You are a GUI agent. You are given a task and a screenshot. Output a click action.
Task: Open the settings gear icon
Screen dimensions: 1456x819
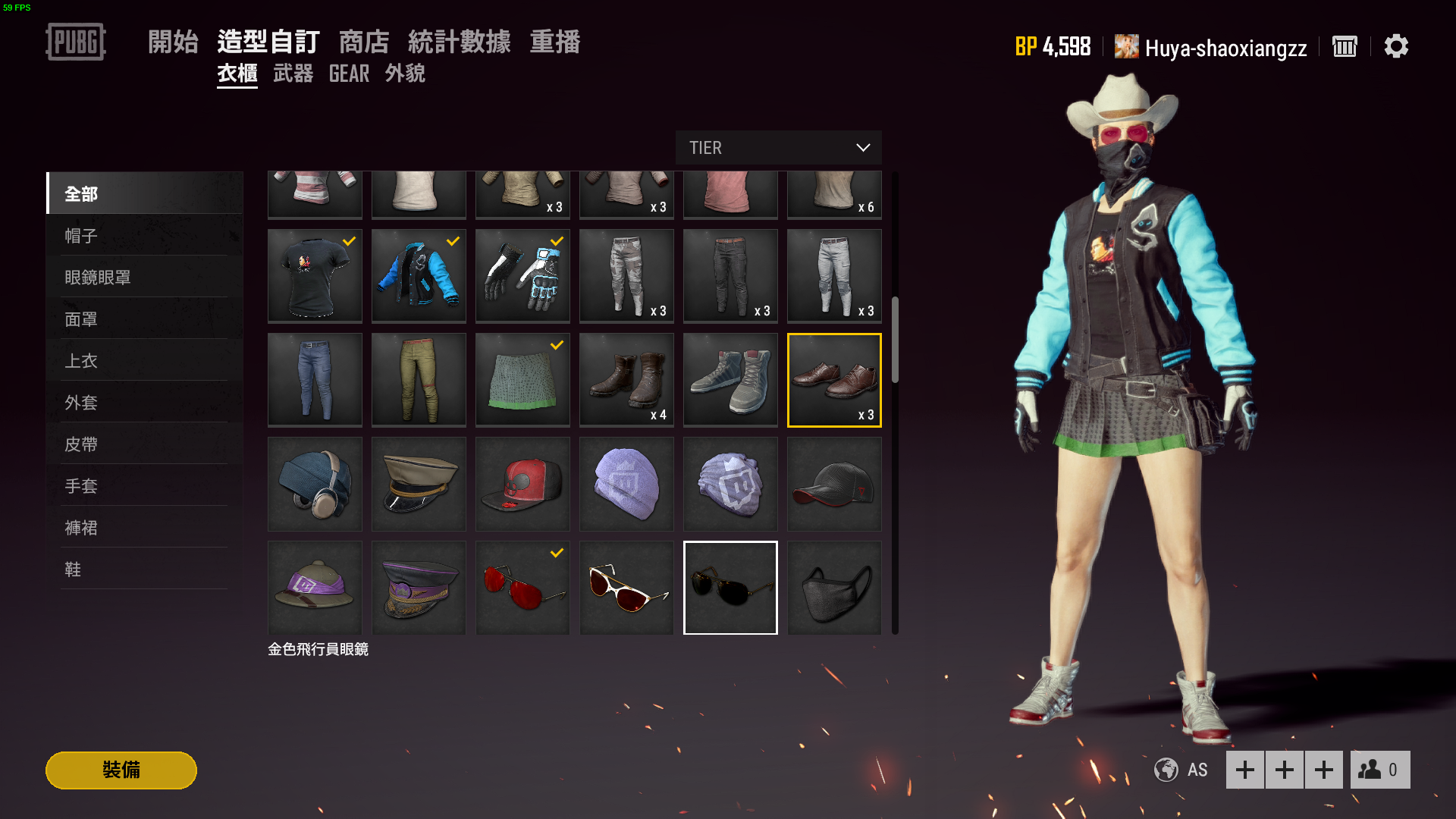(x=1397, y=46)
